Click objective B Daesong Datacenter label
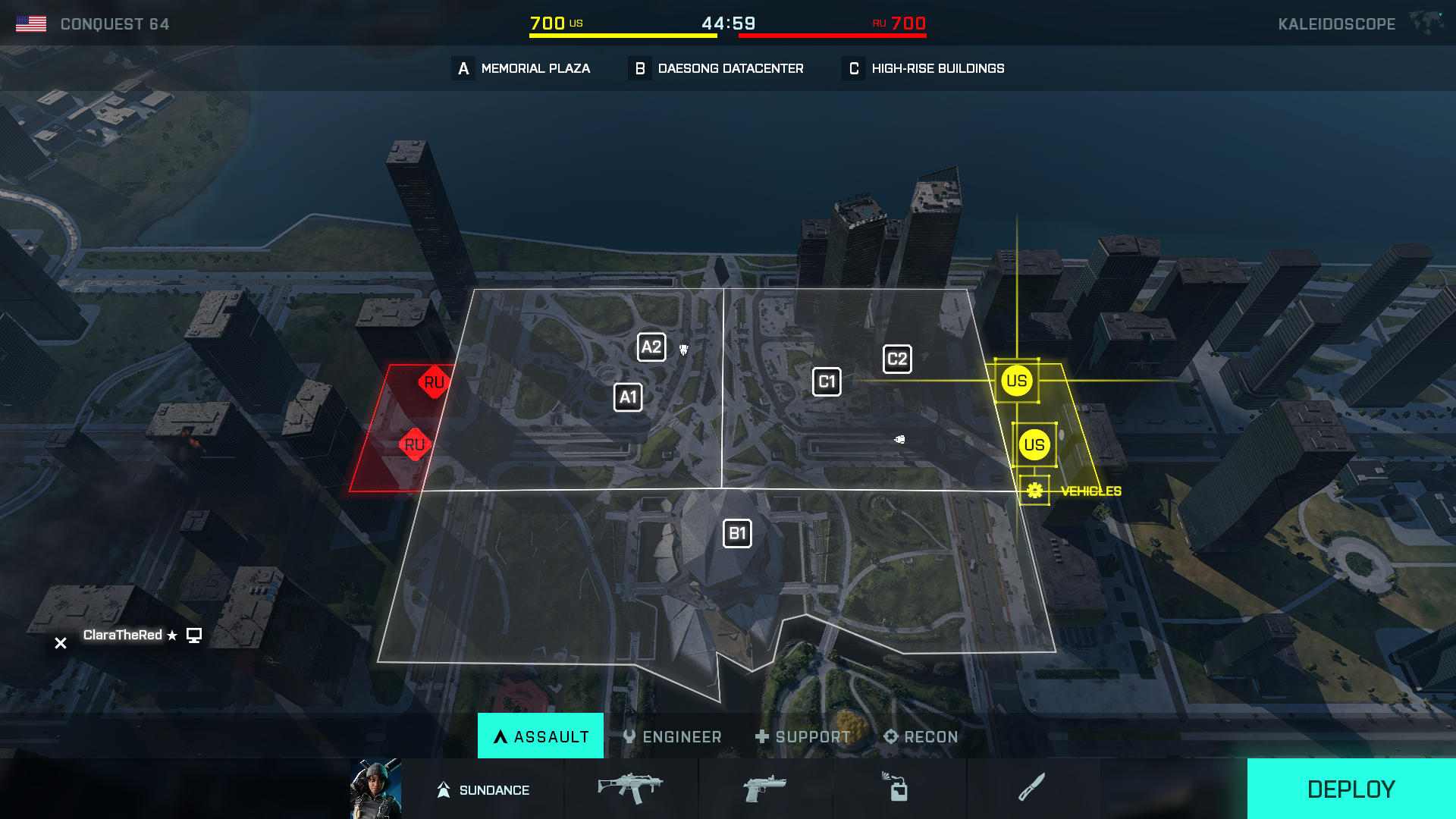This screenshot has width=1456, height=819. click(716, 68)
